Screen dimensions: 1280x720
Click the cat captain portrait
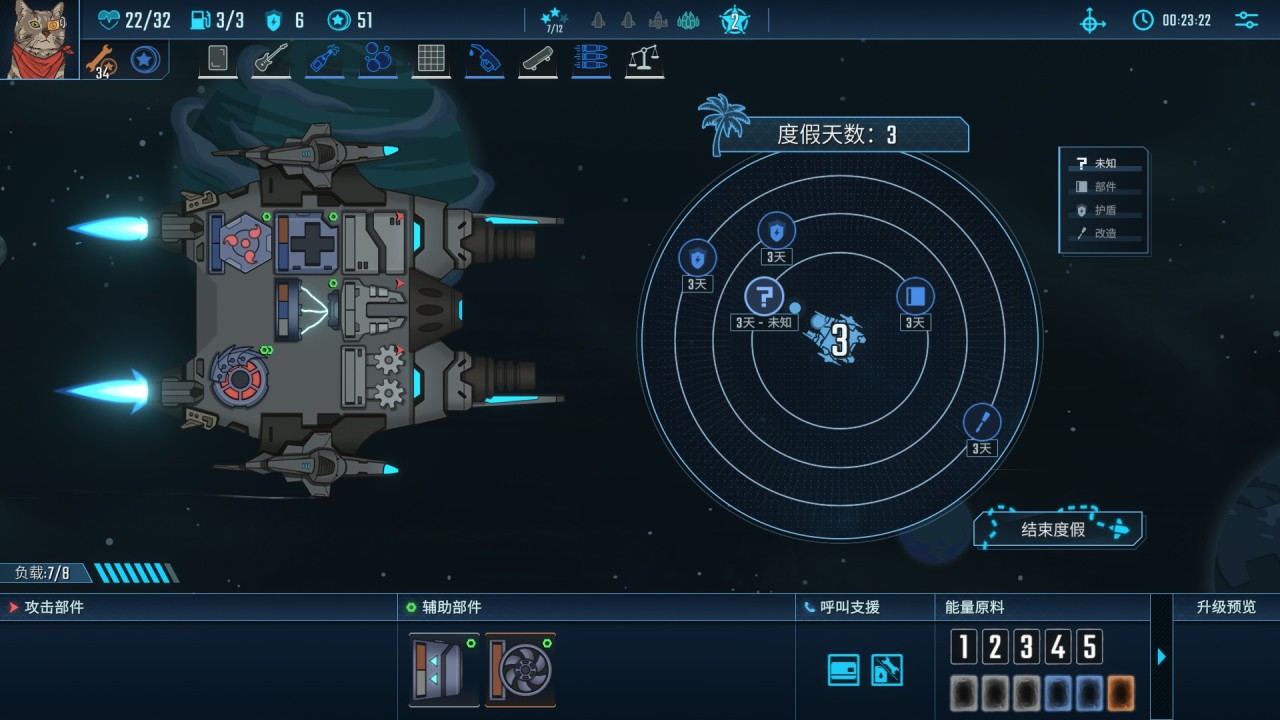pyautogui.click(x=38, y=39)
